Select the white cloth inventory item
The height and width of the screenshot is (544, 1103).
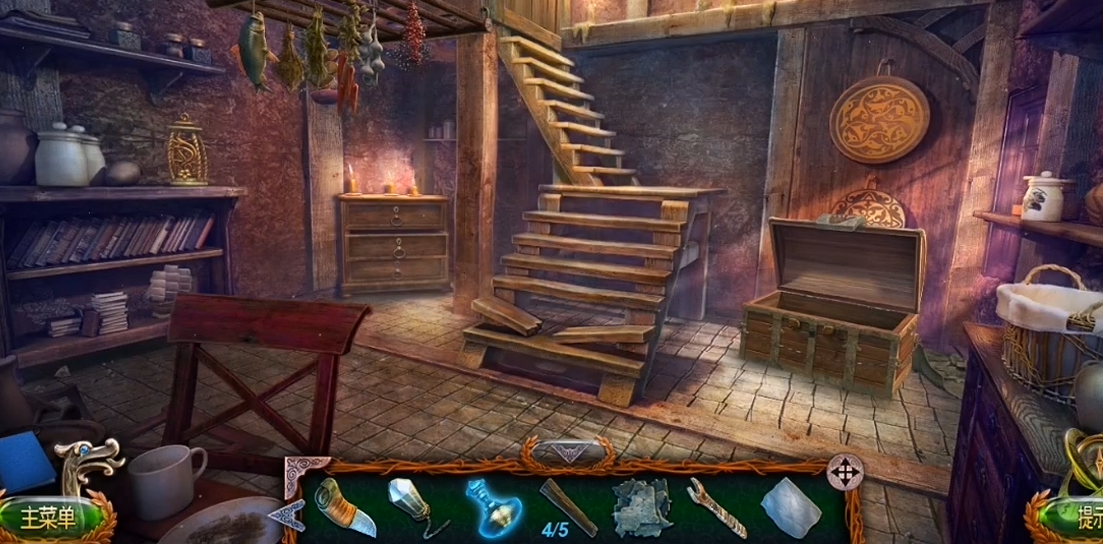(790, 507)
